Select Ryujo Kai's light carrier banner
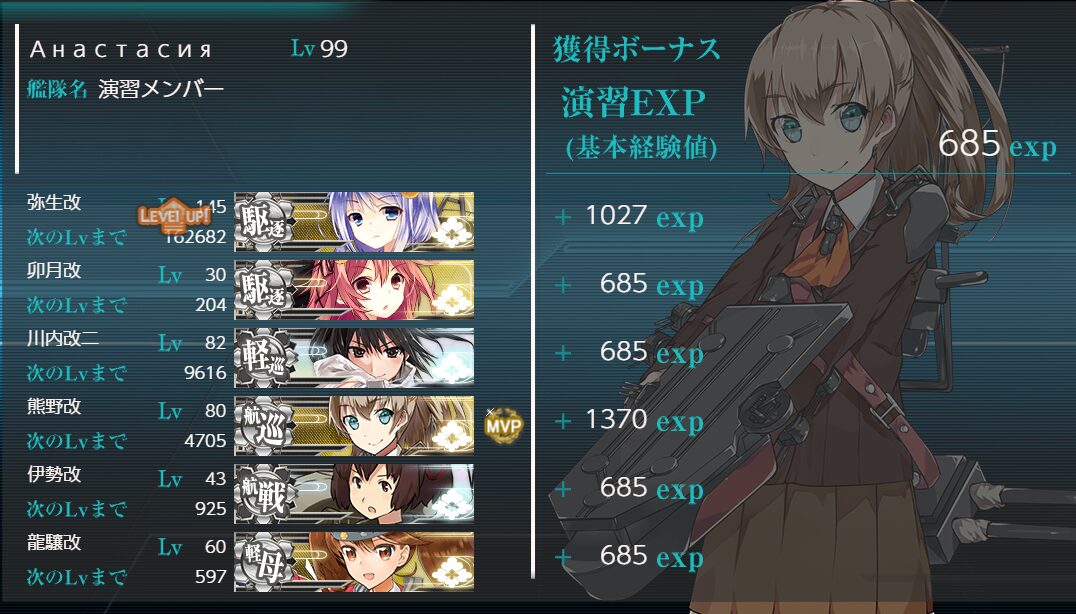 [354, 561]
